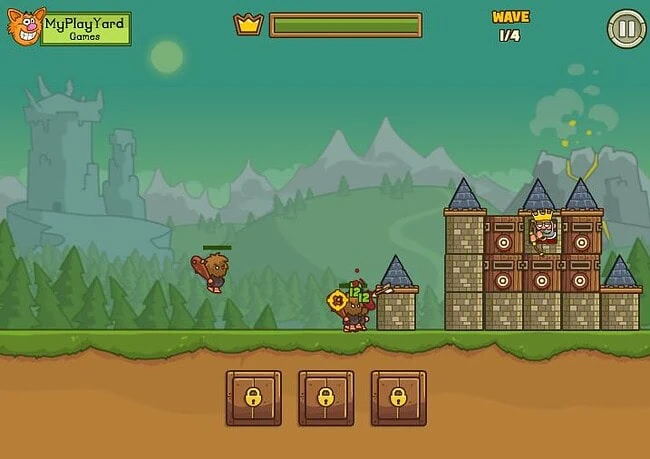Screen dimensions: 650x459
Task: Pause the game with the pause button
Action: pyautogui.click(x=626, y=28)
